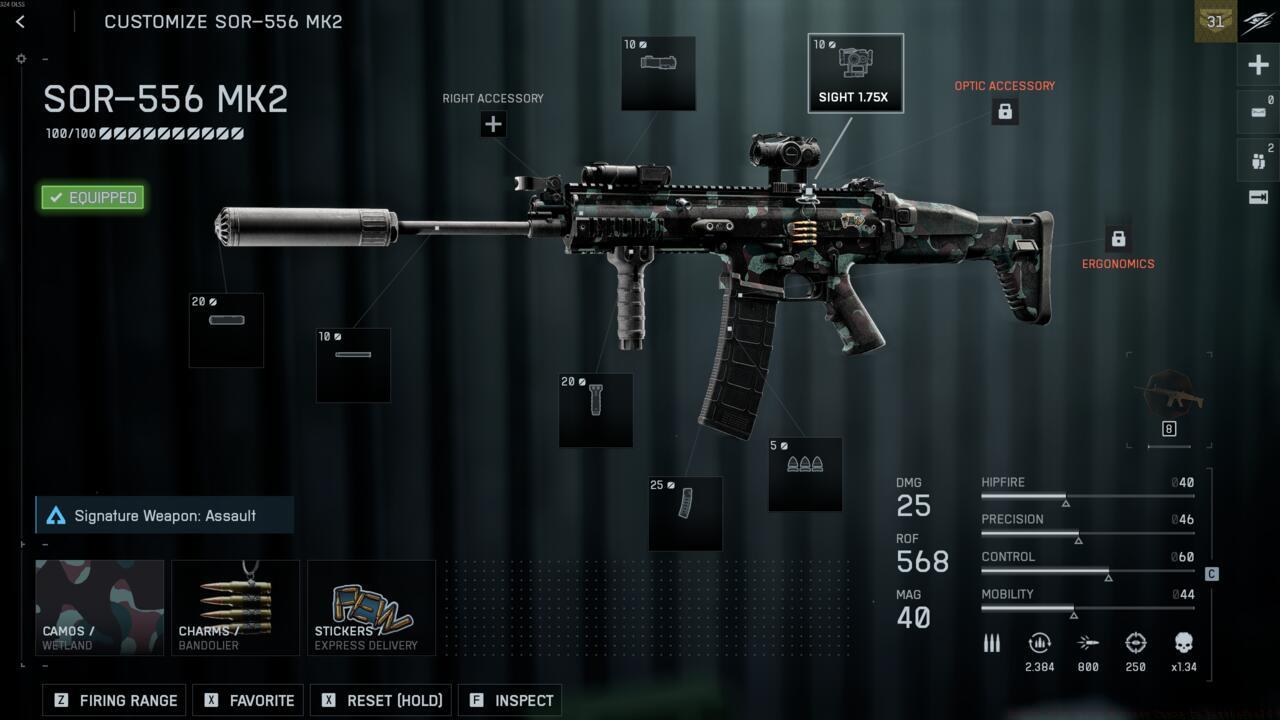Open the messages envelope icon
The width and height of the screenshot is (1280, 720).
(1257, 112)
